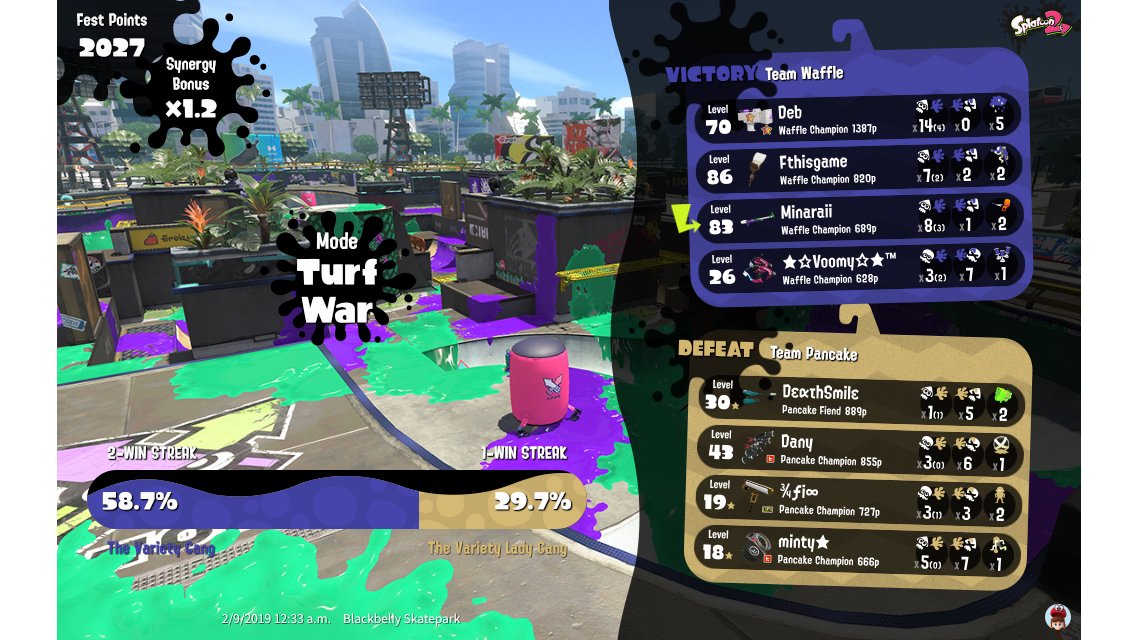
Task: Choose Minaraii's highlighted player row
Action: tap(859, 217)
